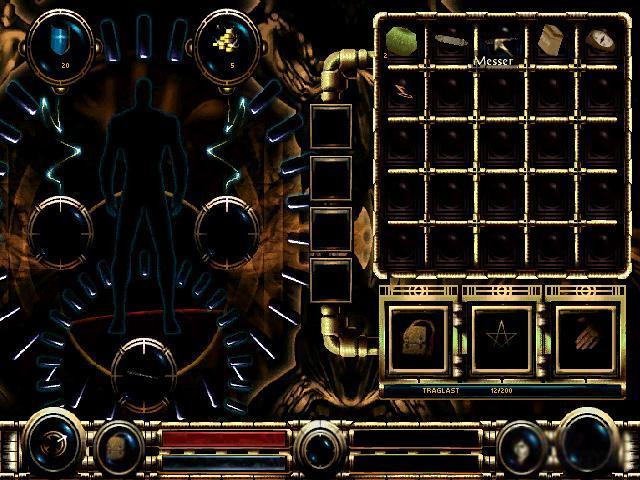The width and height of the screenshot is (640, 480).
Task: Select the tan box item in inventory
Action: coord(550,40)
